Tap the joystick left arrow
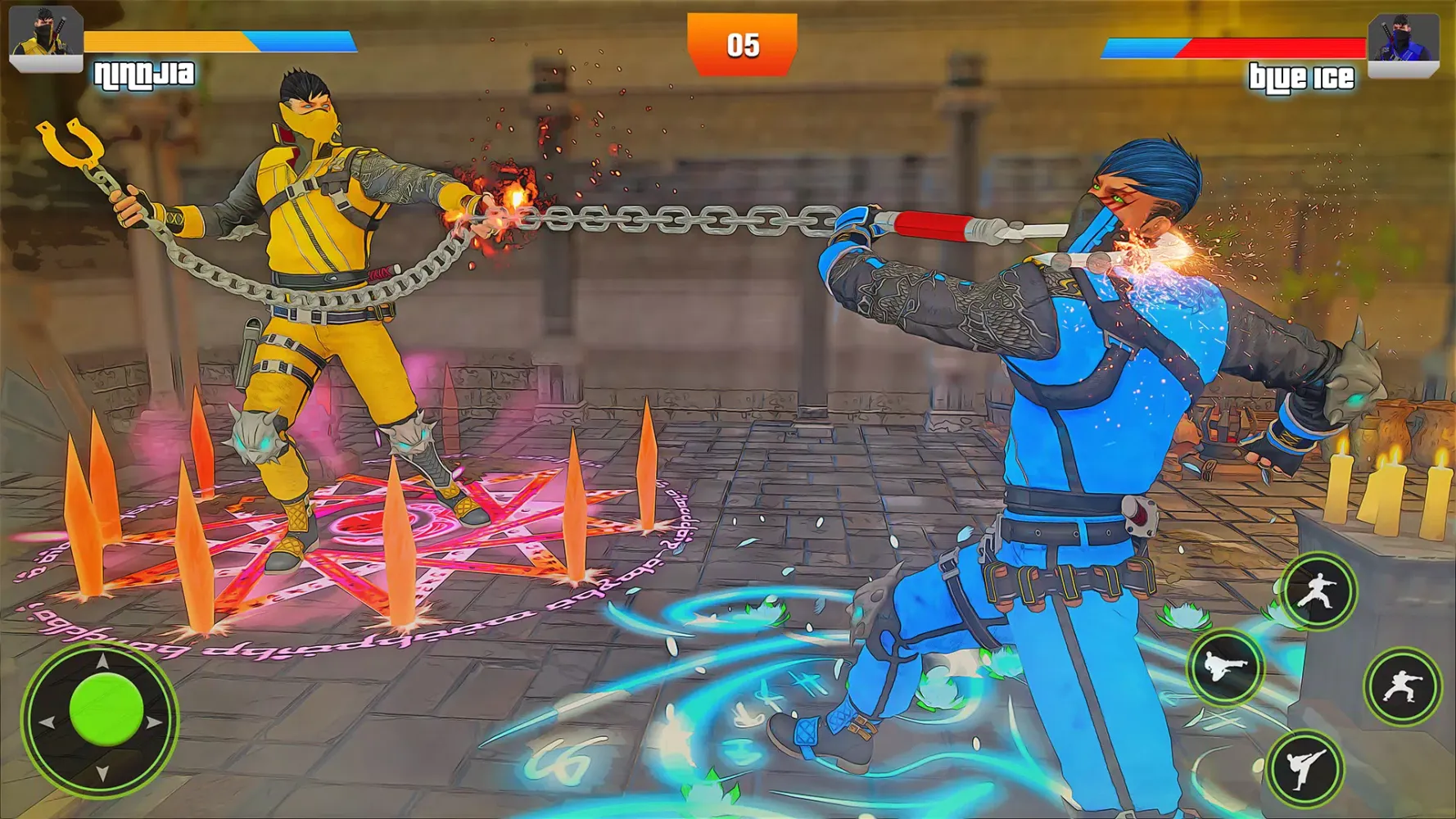1456x819 pixels. pos(47,722)
